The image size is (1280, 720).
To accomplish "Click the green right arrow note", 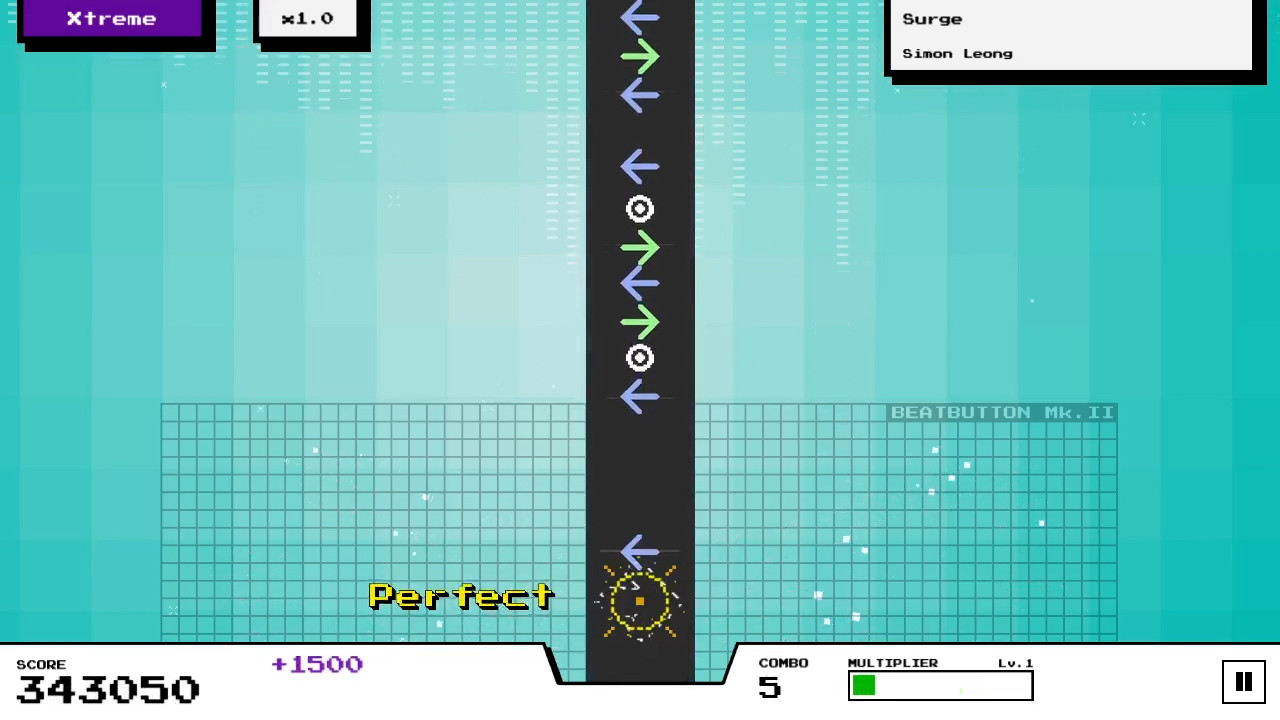I will tap(640, 247).
